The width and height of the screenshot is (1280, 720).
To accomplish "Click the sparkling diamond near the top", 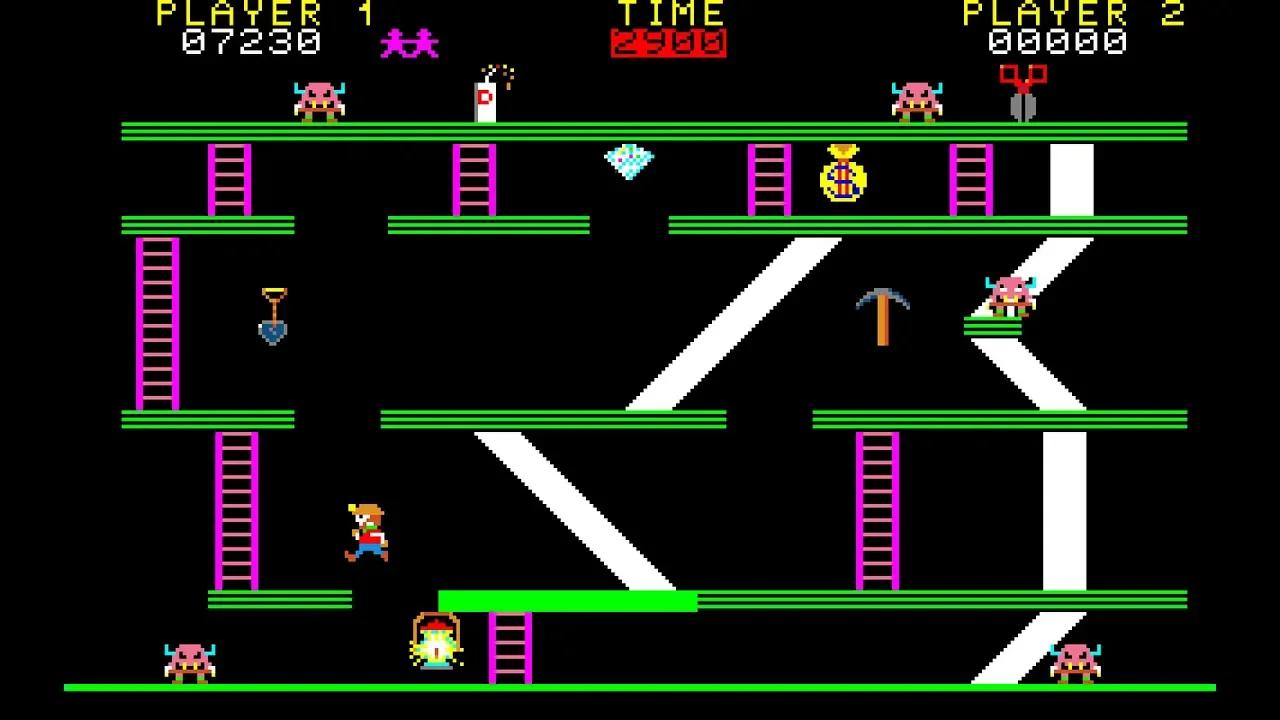I will pos(628,160).
